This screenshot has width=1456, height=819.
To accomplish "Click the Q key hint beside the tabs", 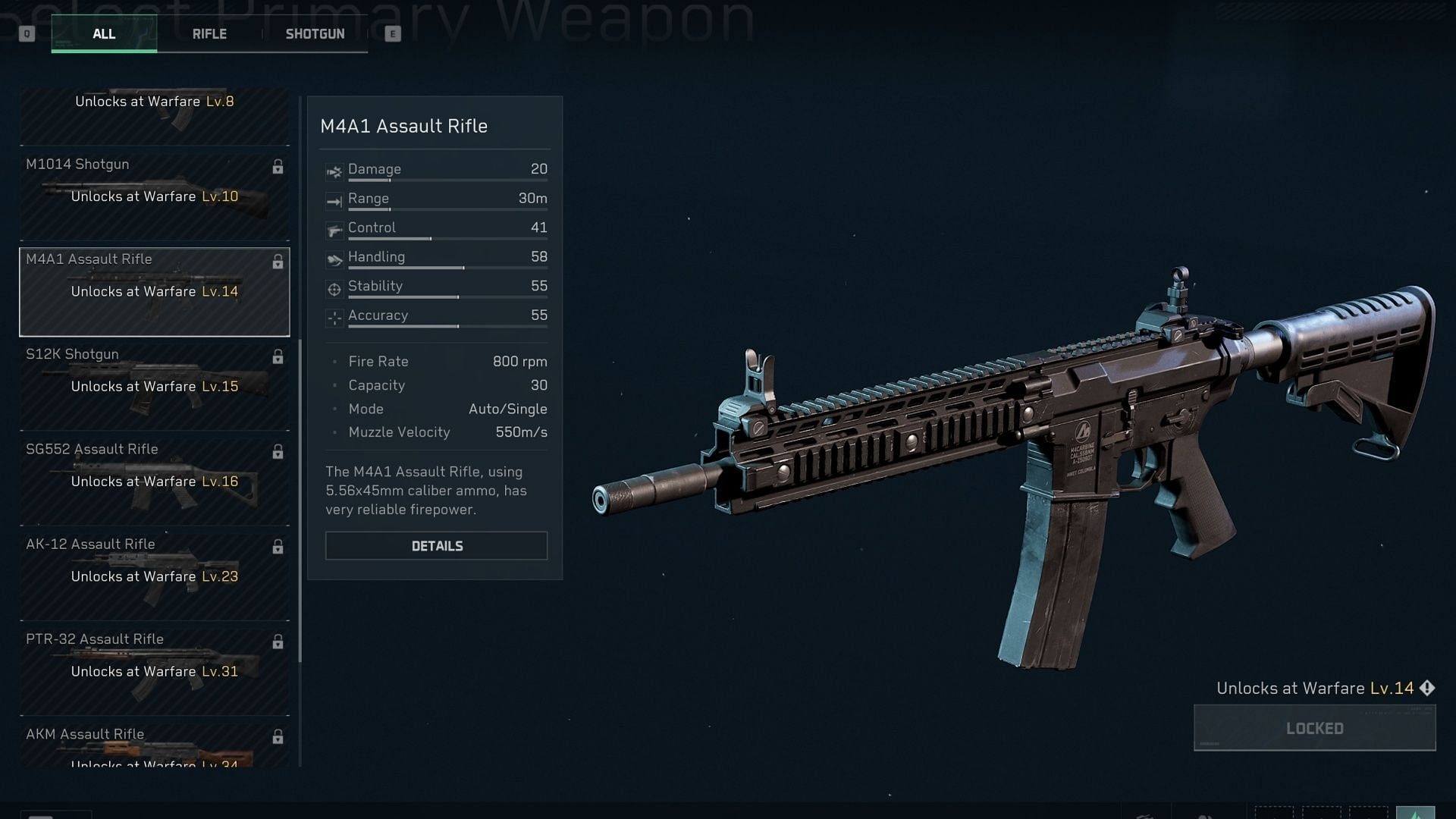I will [27, 33].
